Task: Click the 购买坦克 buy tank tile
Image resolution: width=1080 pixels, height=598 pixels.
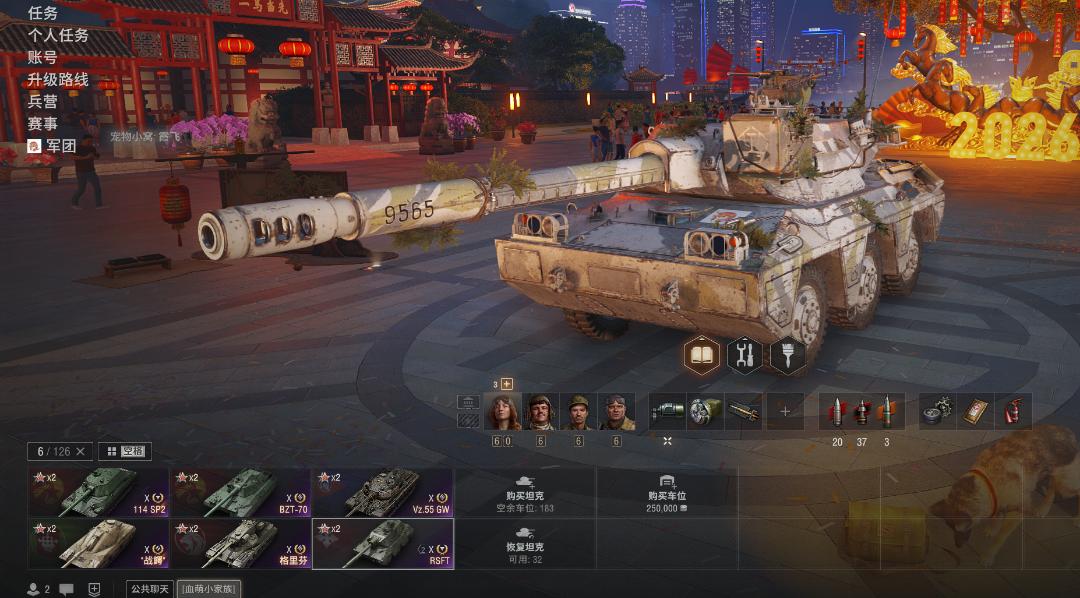Action: click(x=525, y=492)
